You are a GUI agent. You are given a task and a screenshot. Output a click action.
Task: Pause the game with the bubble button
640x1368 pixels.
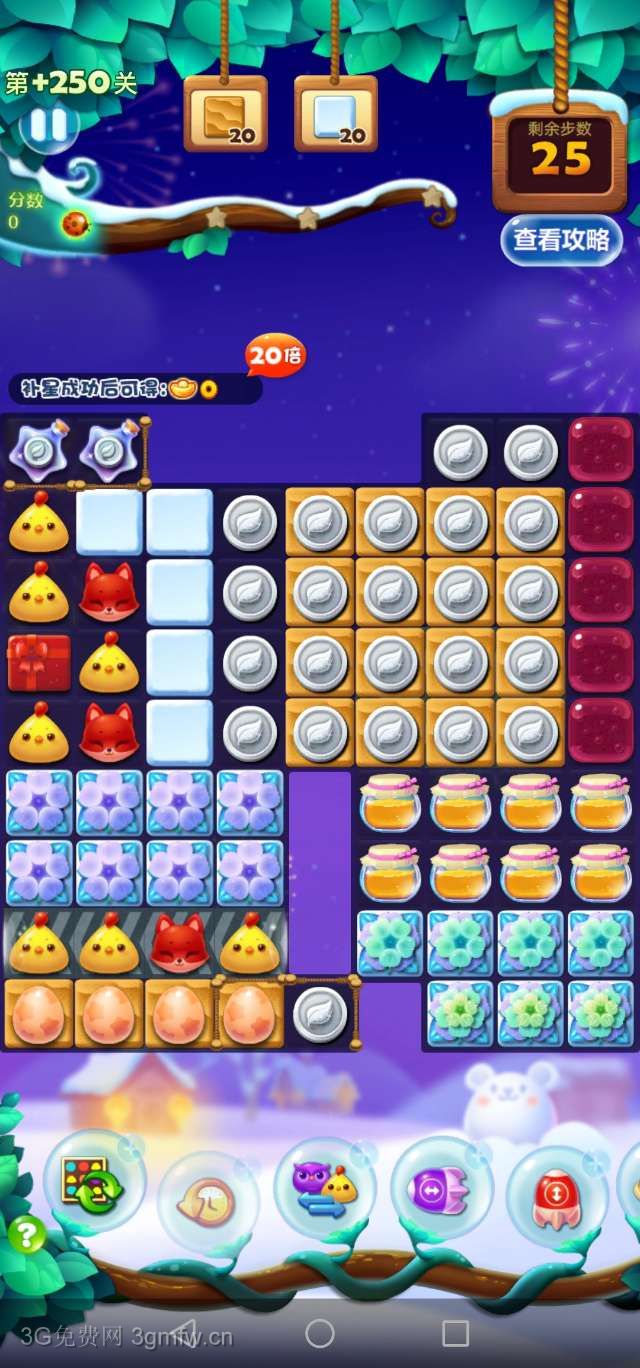(47, 126)
